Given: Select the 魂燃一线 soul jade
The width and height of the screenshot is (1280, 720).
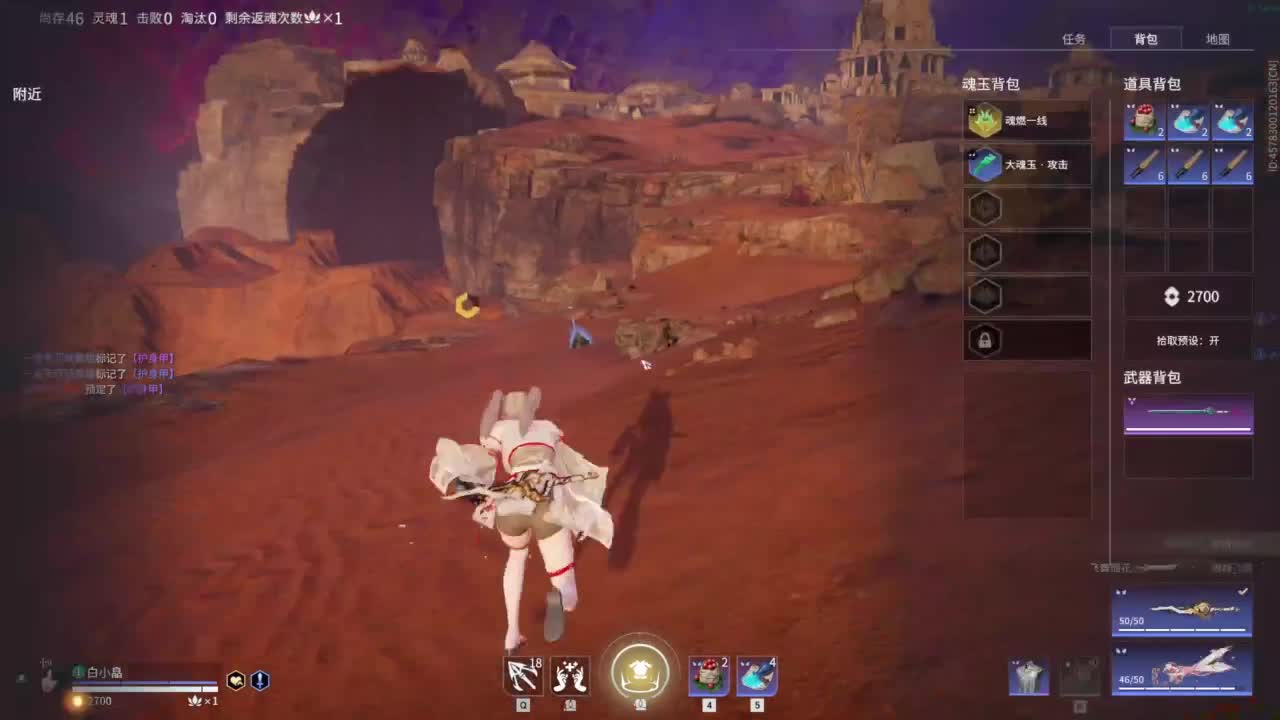Looking at the screenshot, I should pos(1027,119).
